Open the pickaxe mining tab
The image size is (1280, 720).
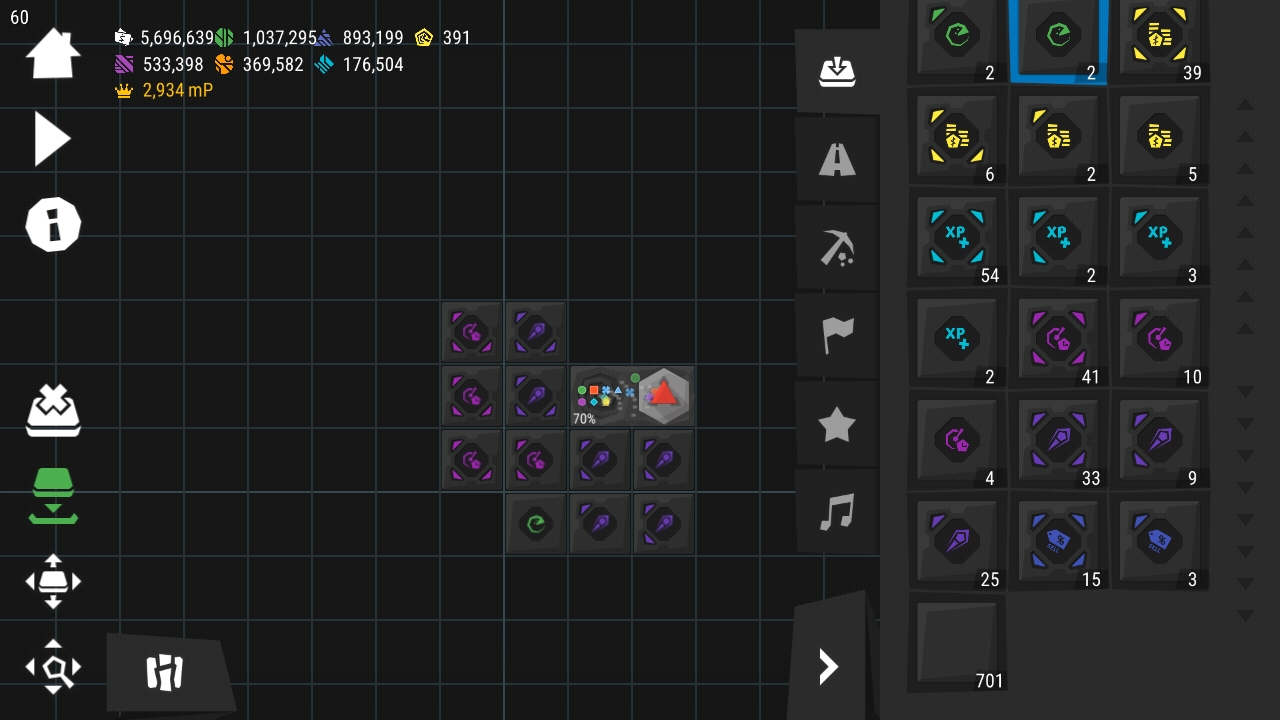[837, 248]
